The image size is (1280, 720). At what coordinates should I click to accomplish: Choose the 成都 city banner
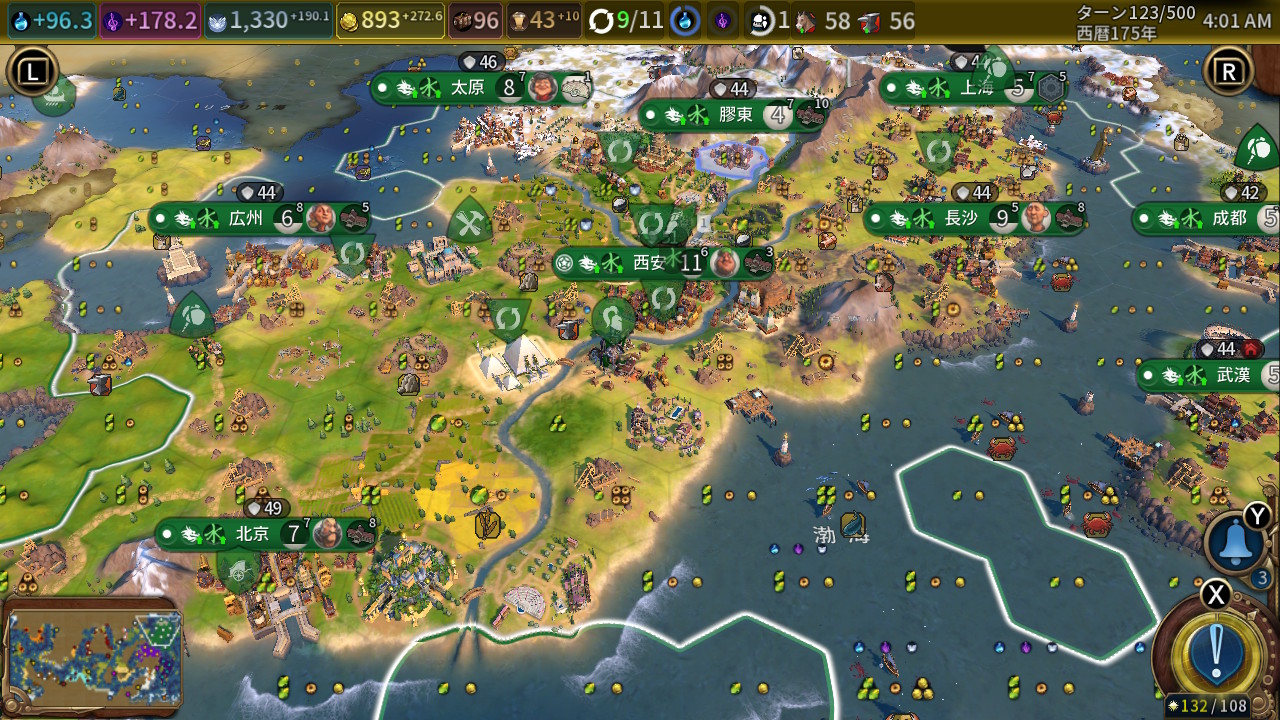(1229, 218)
